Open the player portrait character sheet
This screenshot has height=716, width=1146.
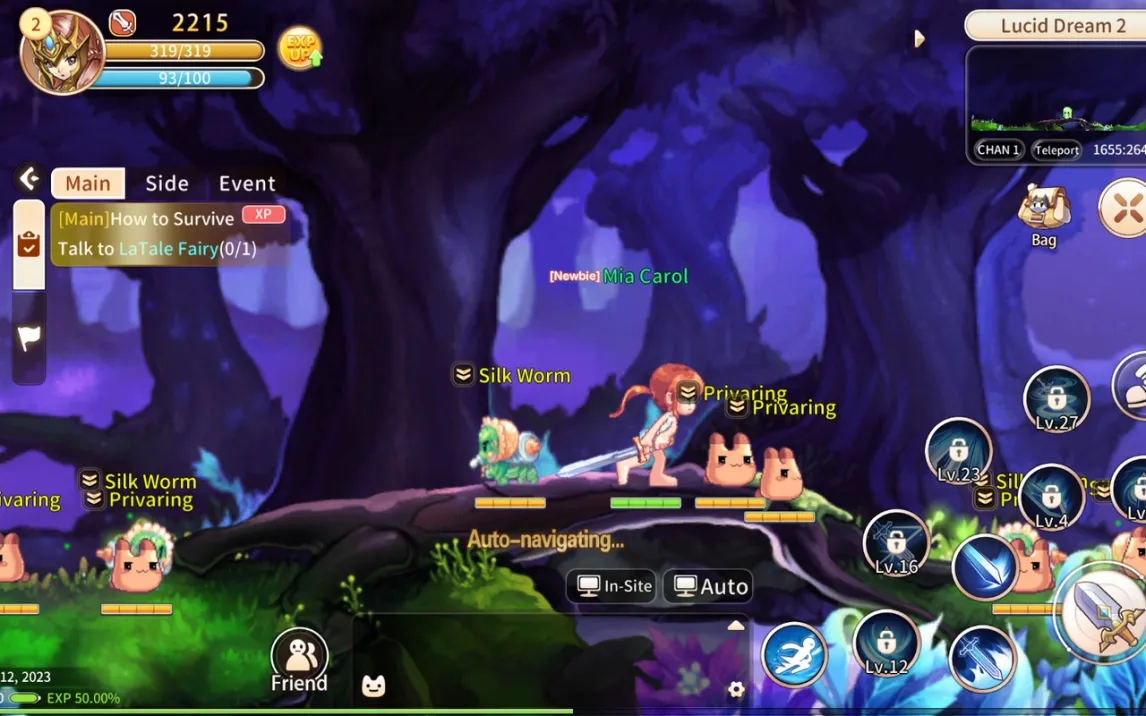(x=62, y=53)
